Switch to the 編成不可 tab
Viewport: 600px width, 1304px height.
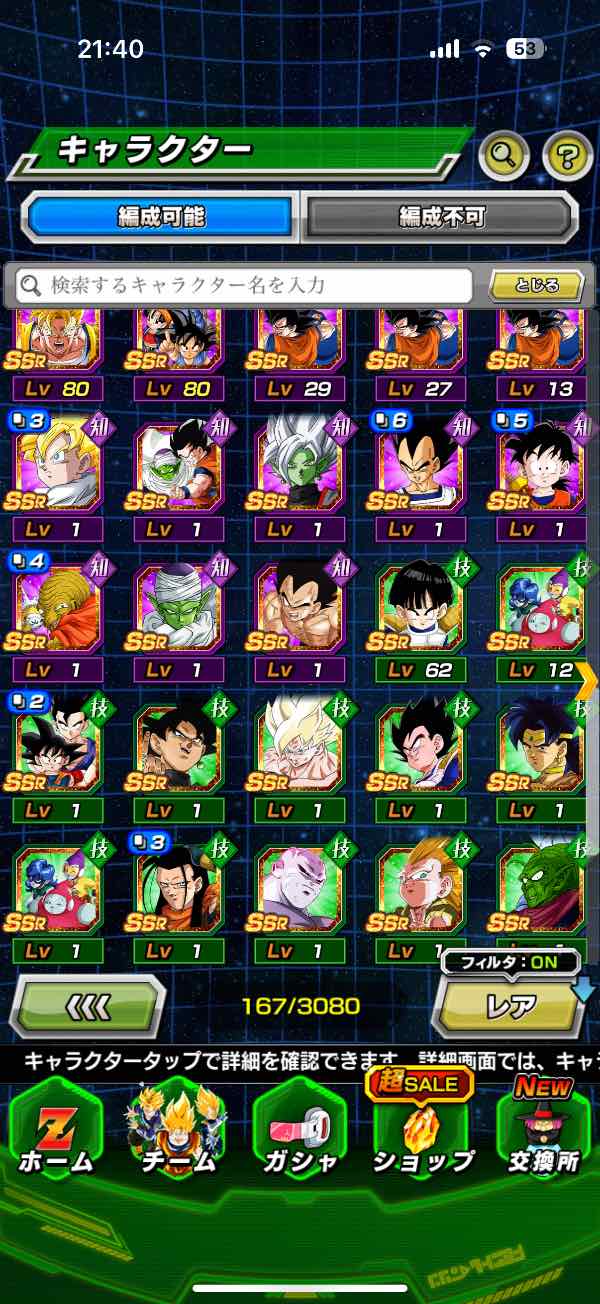441,216
